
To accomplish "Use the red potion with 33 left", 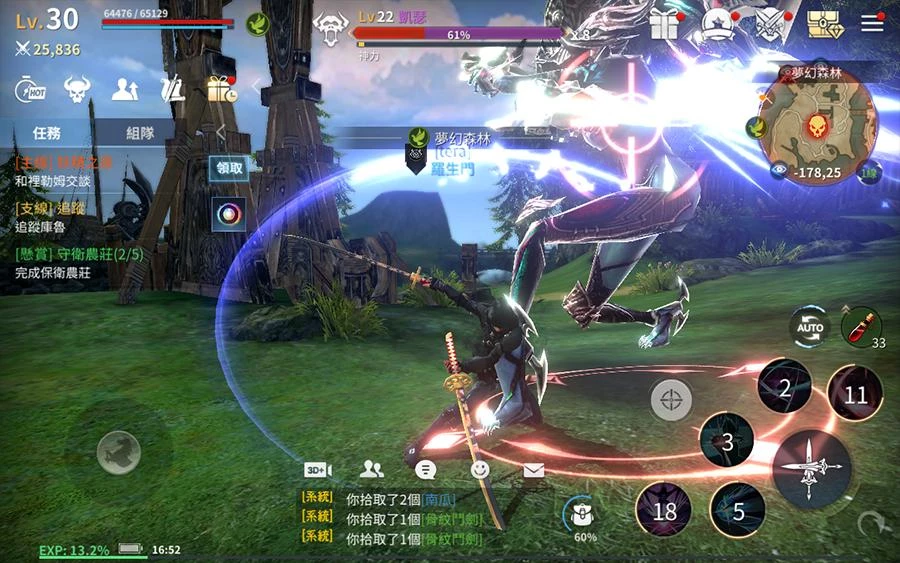I will tap(855, 326).
